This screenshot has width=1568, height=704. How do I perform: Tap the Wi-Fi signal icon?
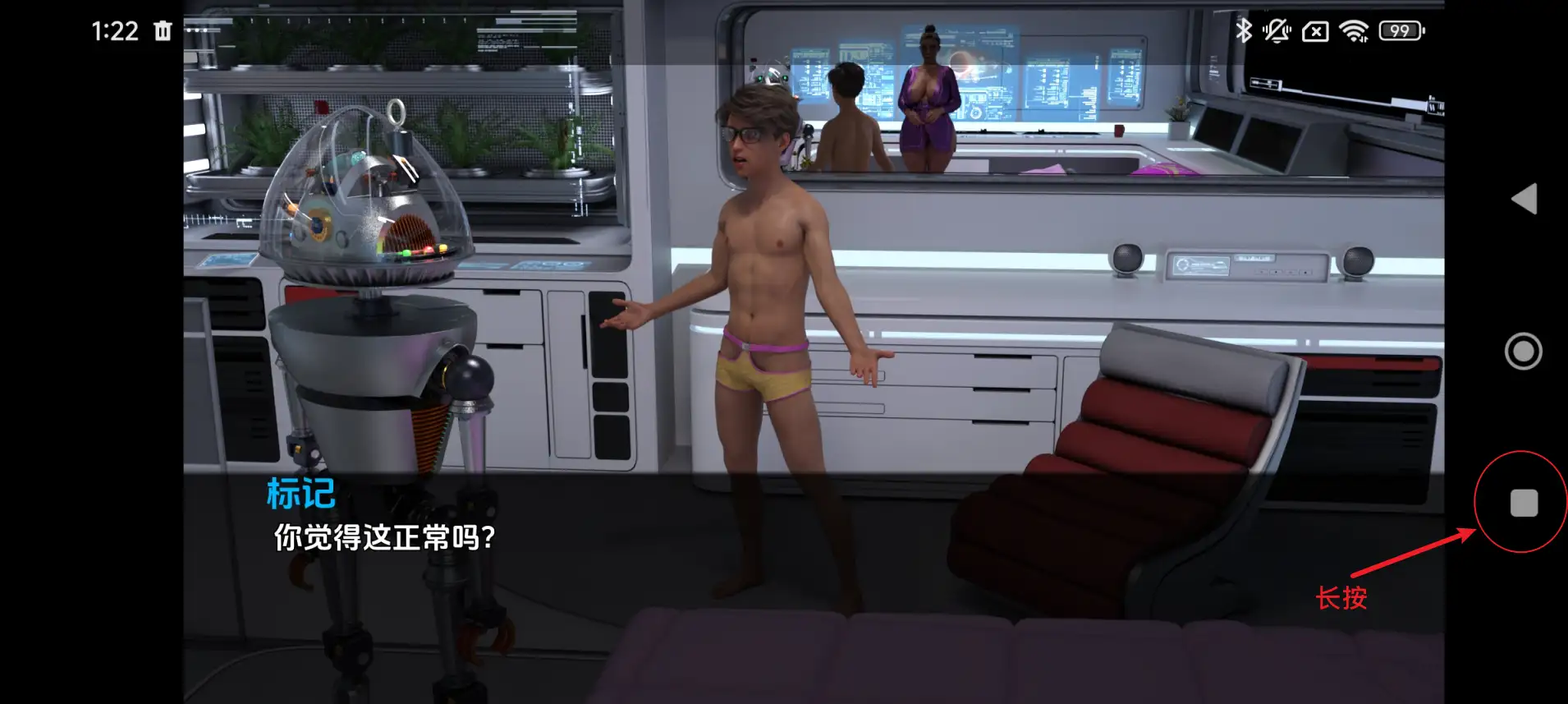(1355, 31)
